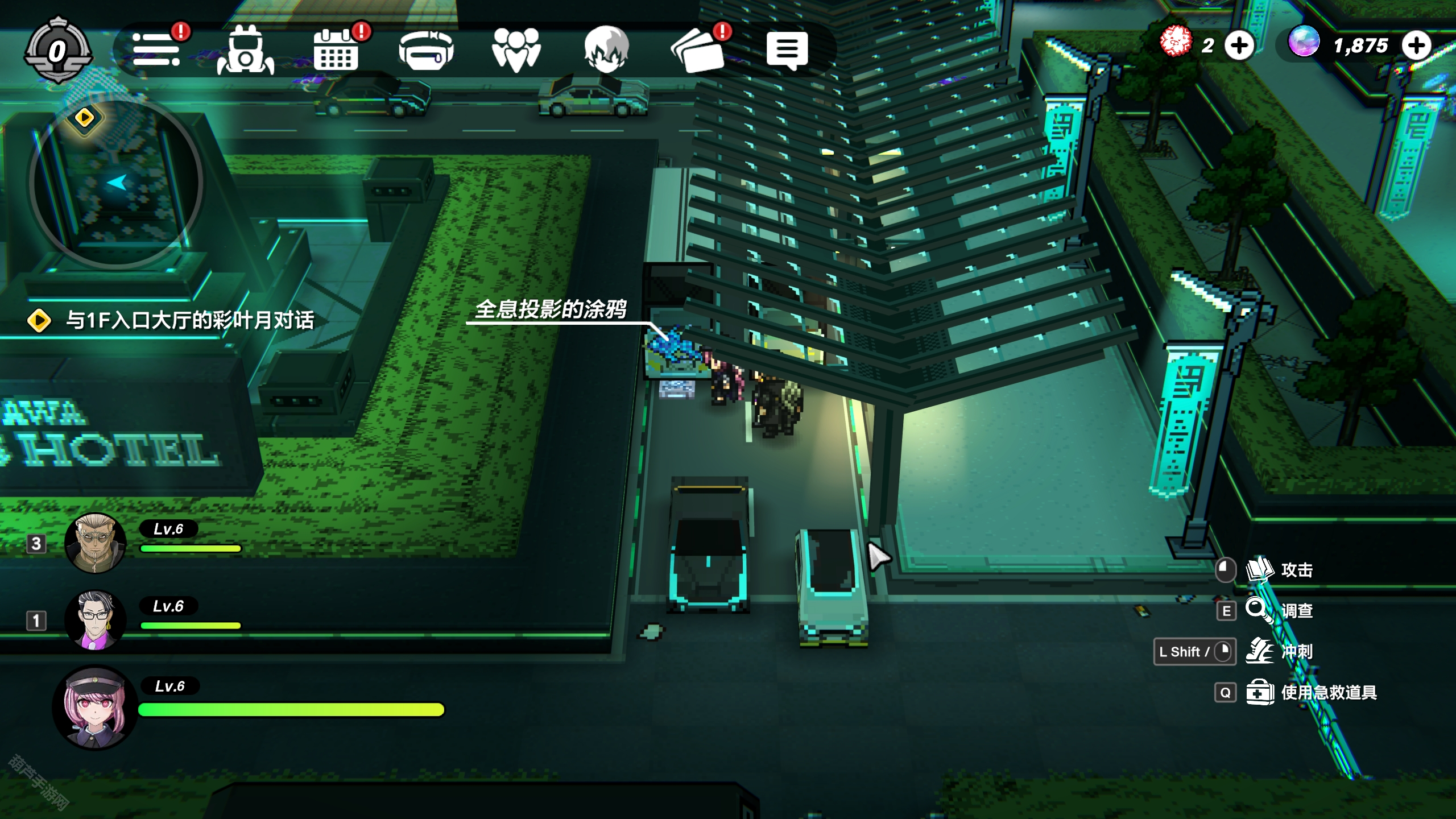Switch to the bearded old man party member
The height and width of the screenshot is (819, 1456).
[95, 543]
